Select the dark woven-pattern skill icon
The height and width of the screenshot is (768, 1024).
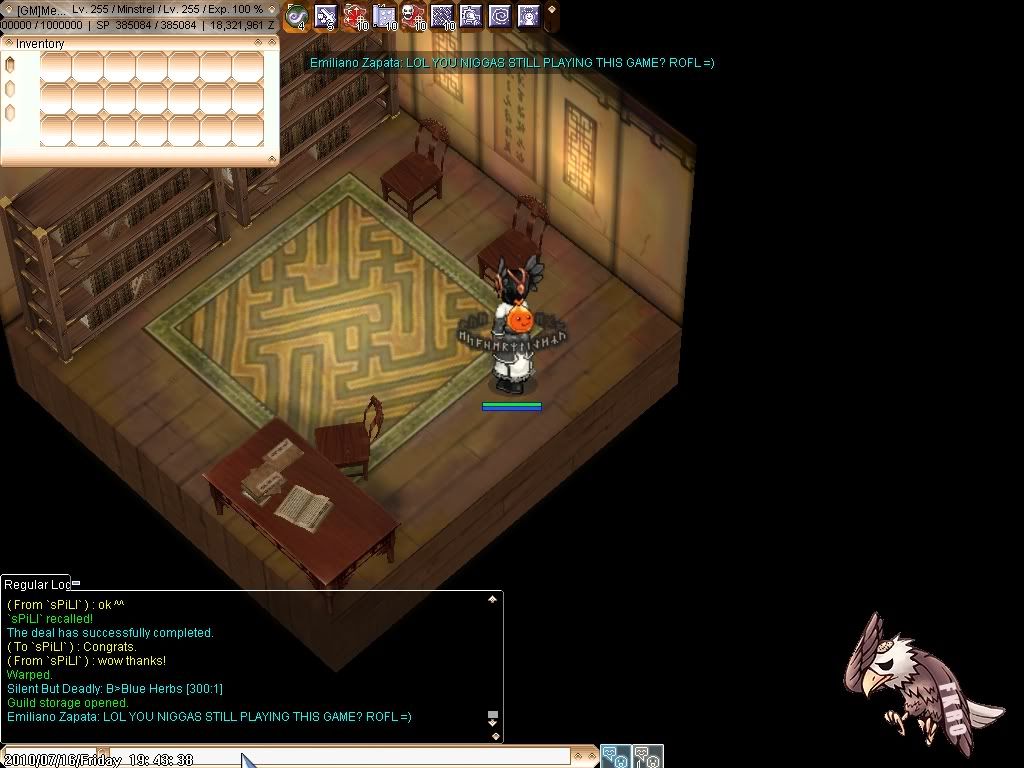[442, 16]
